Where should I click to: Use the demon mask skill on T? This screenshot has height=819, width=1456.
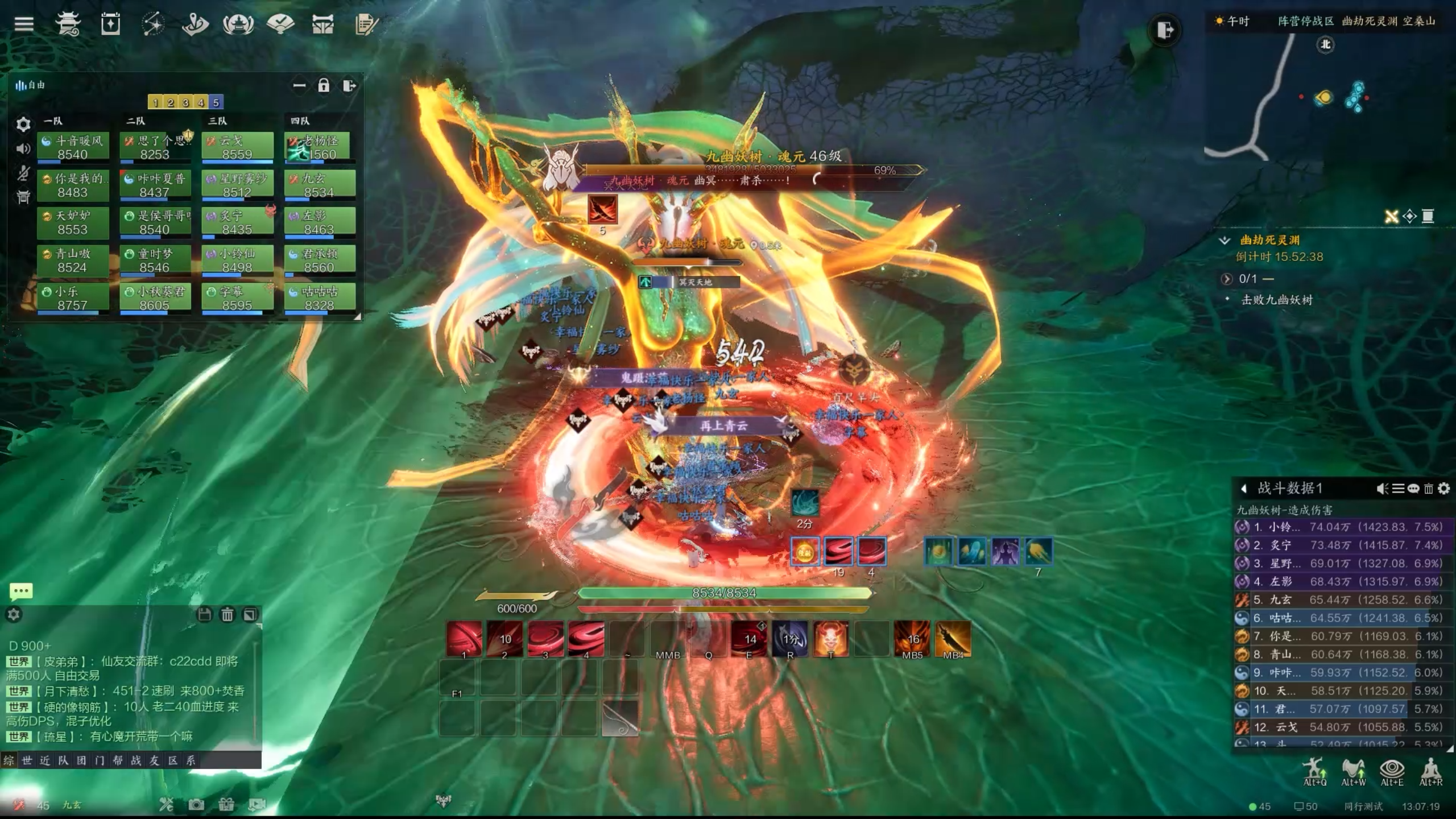(x=831, y=639)
